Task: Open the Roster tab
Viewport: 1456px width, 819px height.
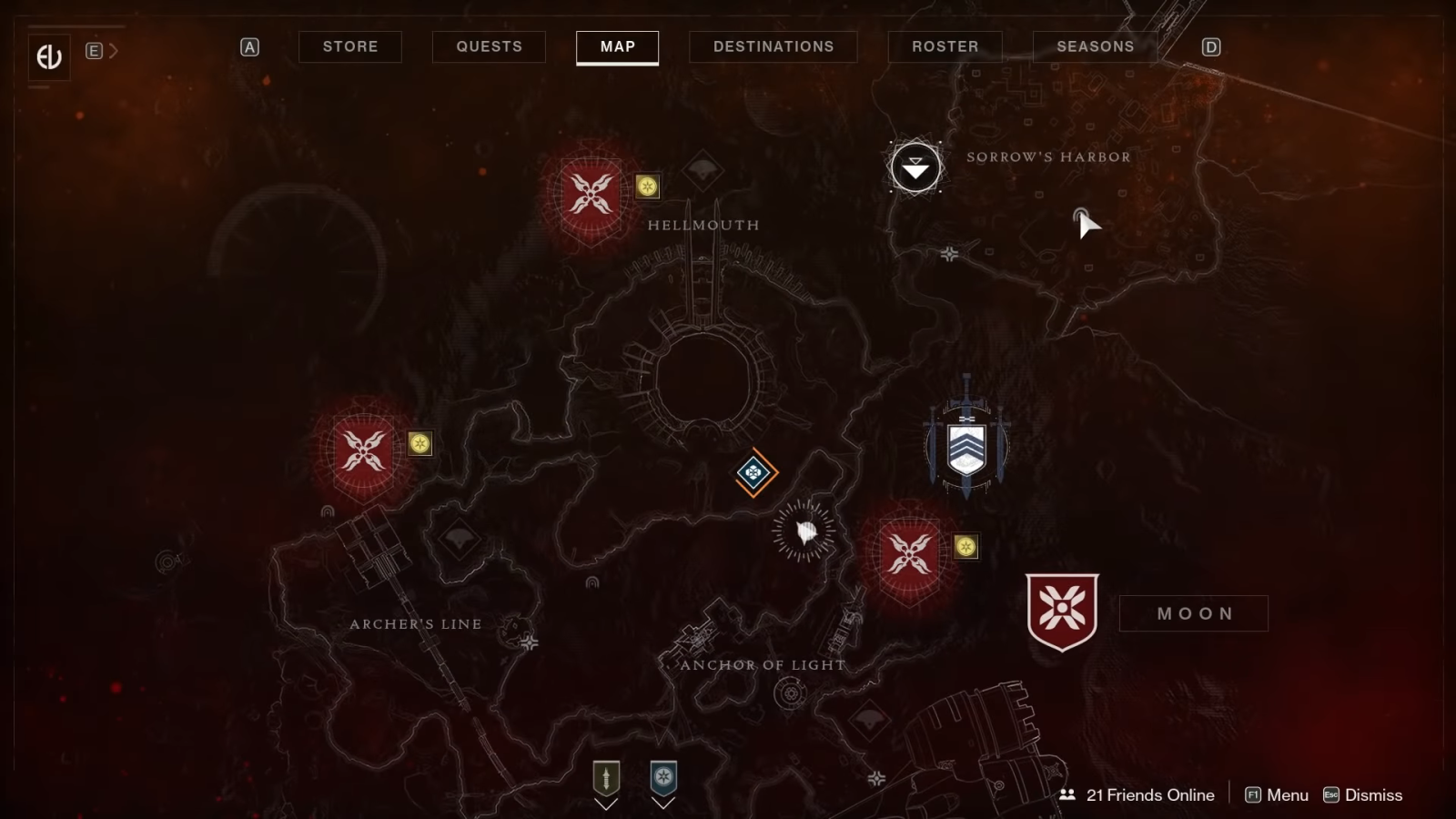Action: tap(945, 46)
